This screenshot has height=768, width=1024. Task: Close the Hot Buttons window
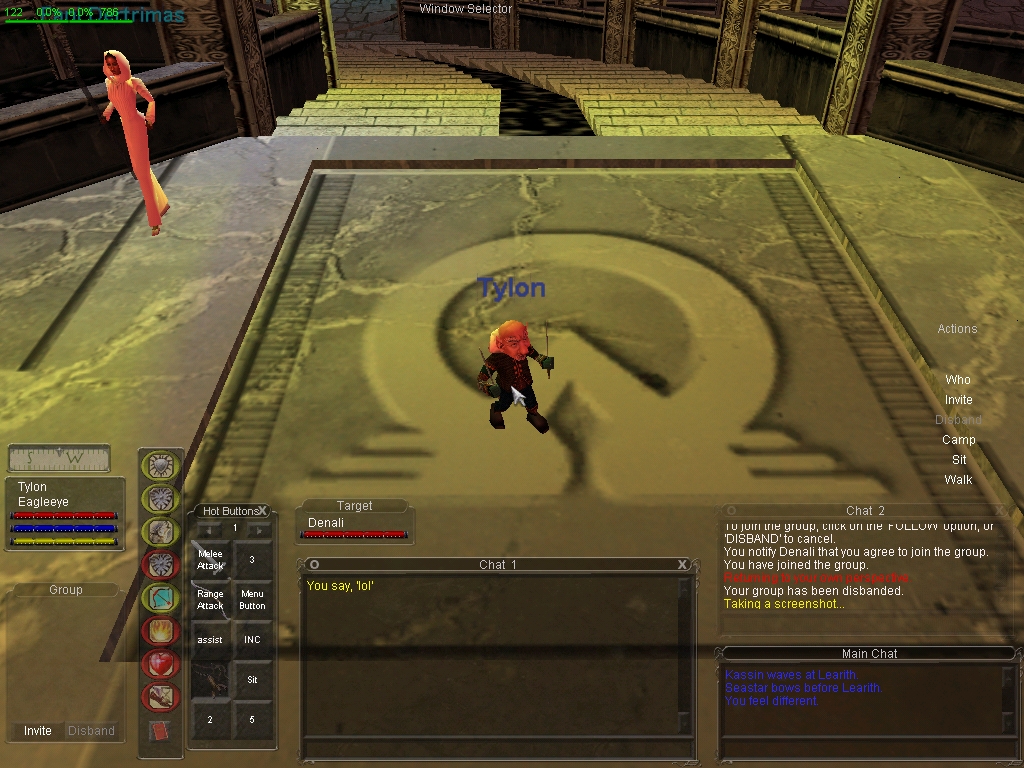(263, 511)
